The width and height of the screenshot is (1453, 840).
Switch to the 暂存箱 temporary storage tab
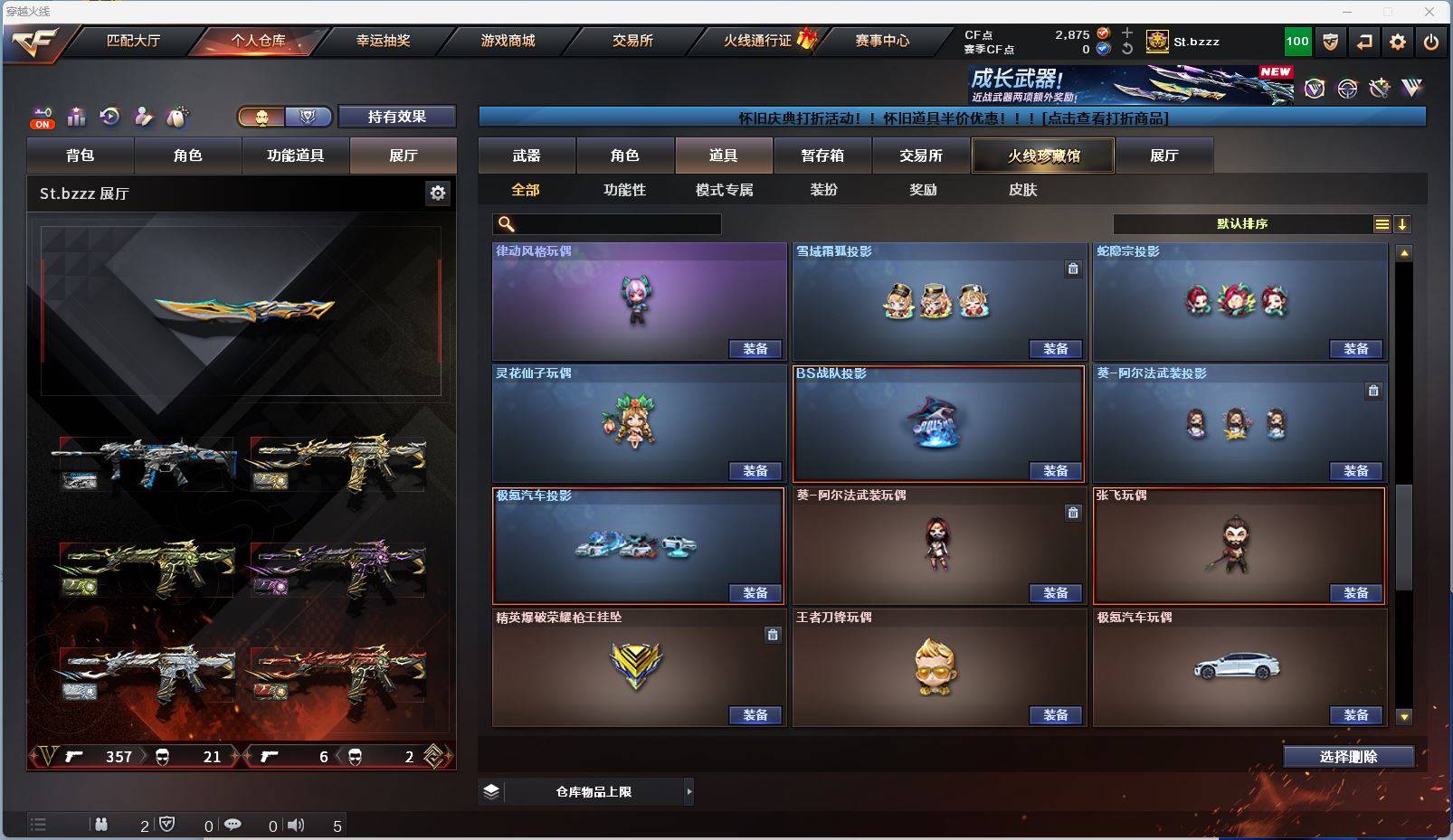(821, 156)
